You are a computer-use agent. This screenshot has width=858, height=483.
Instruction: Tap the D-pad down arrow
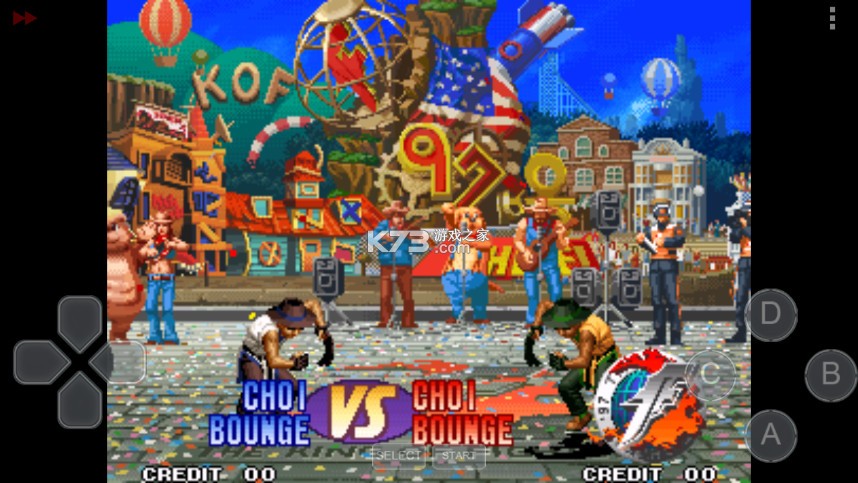(x=79, y=402)
